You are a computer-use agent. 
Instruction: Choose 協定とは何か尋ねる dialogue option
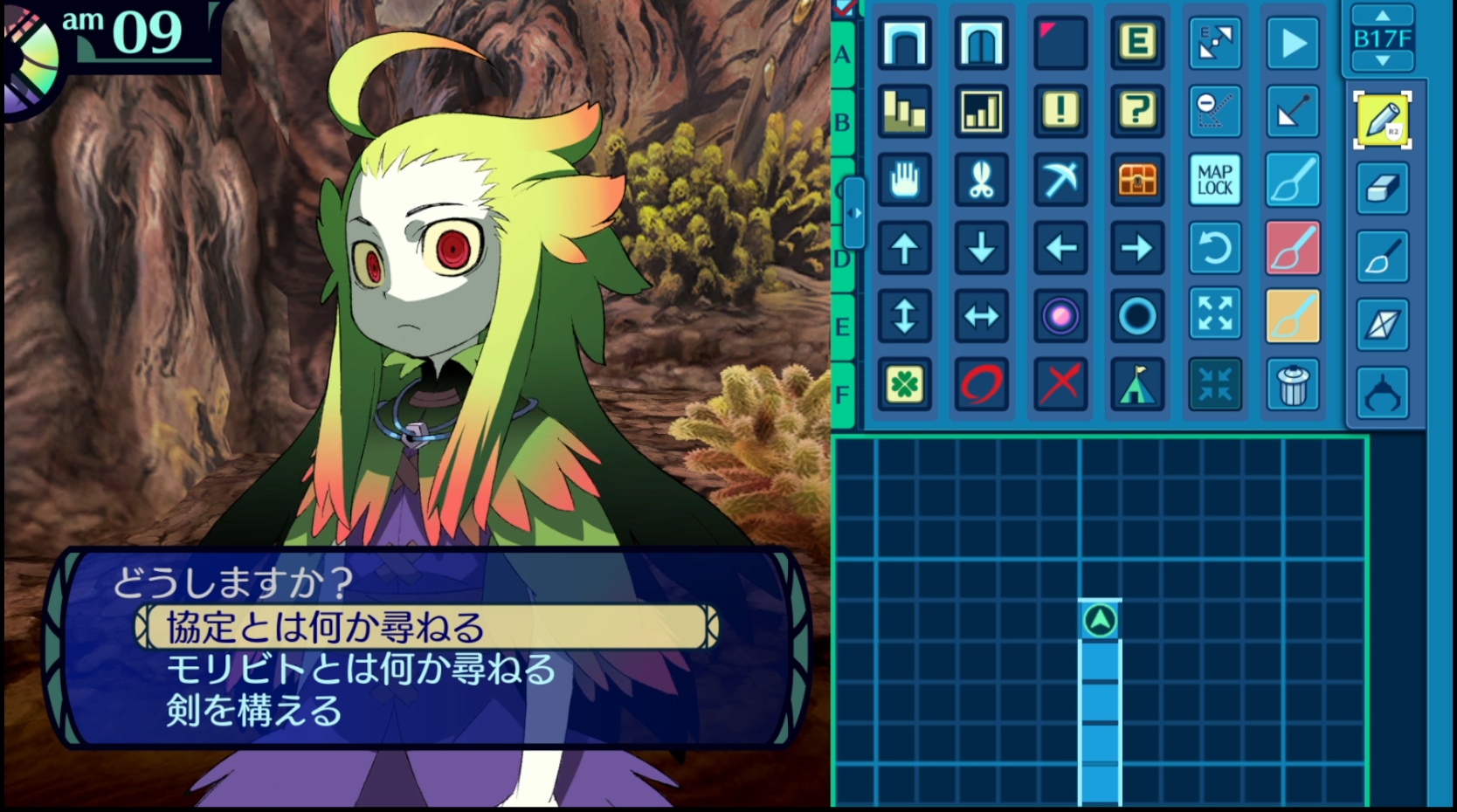[426, 628]
